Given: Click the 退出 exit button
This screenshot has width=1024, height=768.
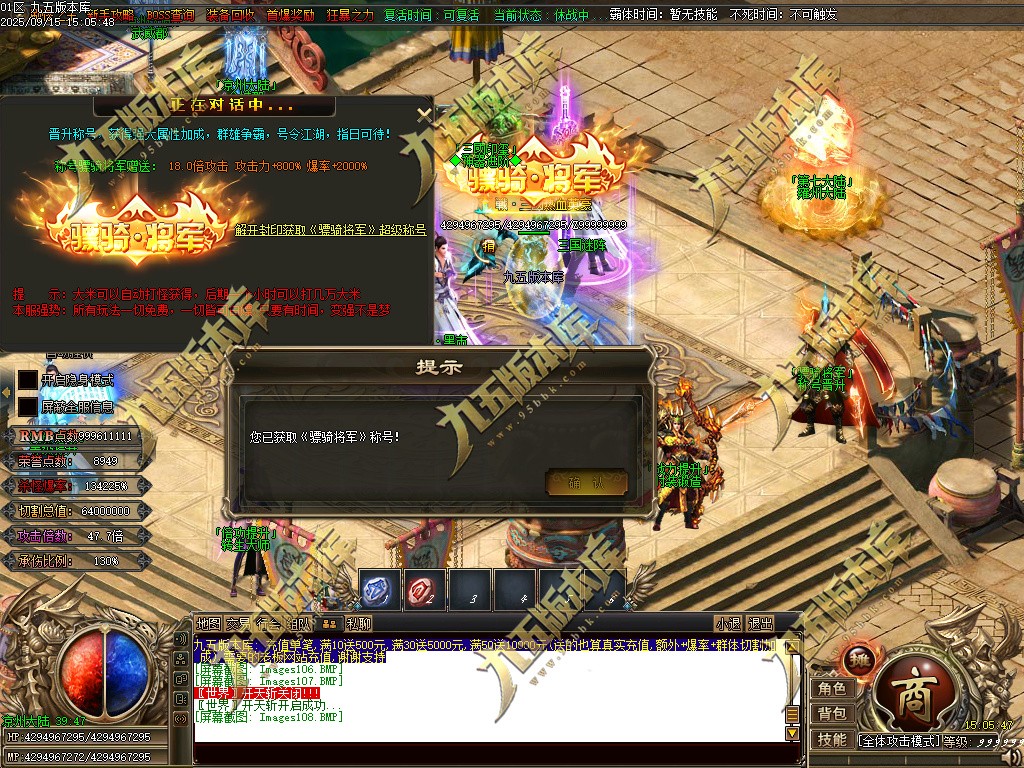Looking at the screenshot, I should coord(760,624).
